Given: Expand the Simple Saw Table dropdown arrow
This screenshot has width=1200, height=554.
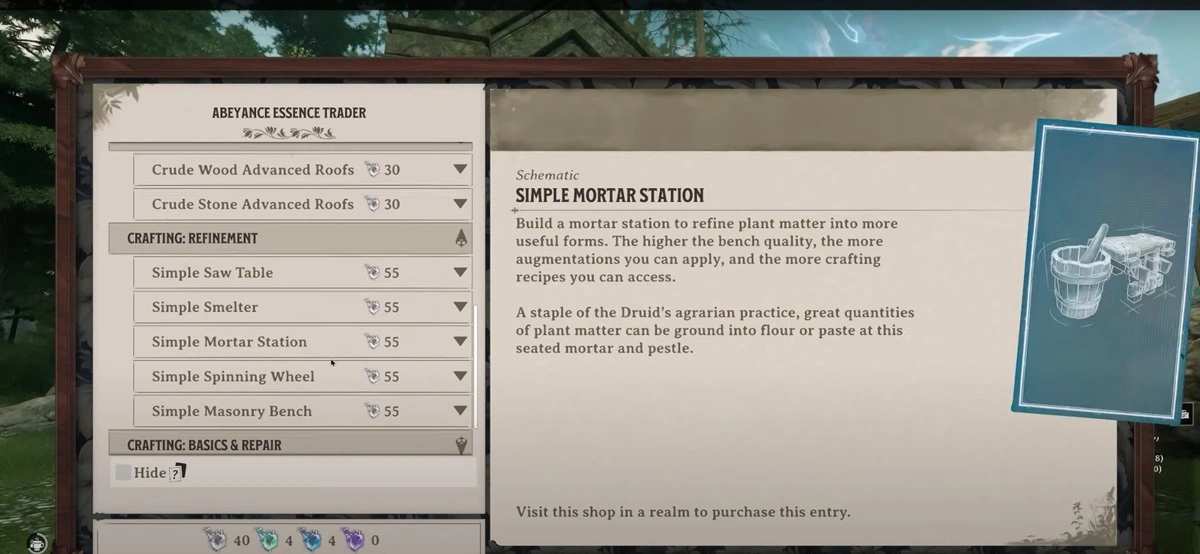Looking at the screenshot, I should pos(460,272).
